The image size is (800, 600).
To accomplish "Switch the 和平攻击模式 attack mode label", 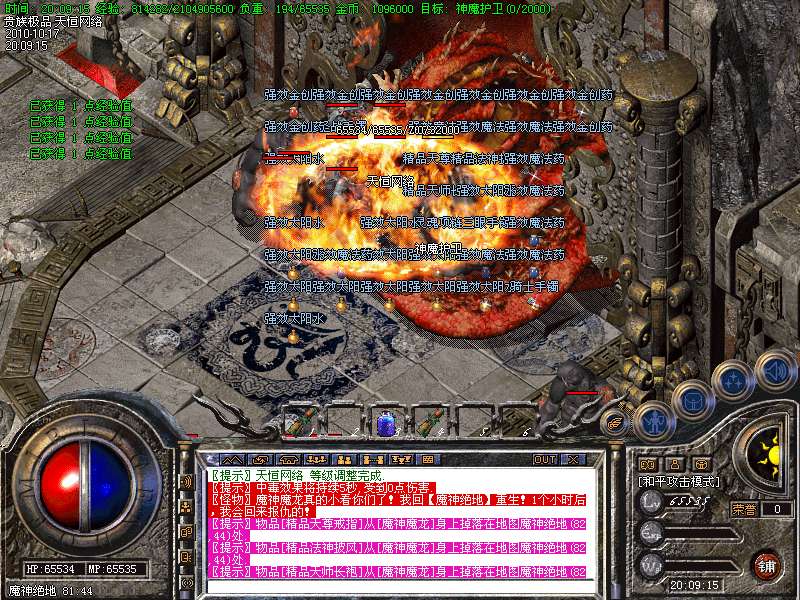I will tap(677, 481).
